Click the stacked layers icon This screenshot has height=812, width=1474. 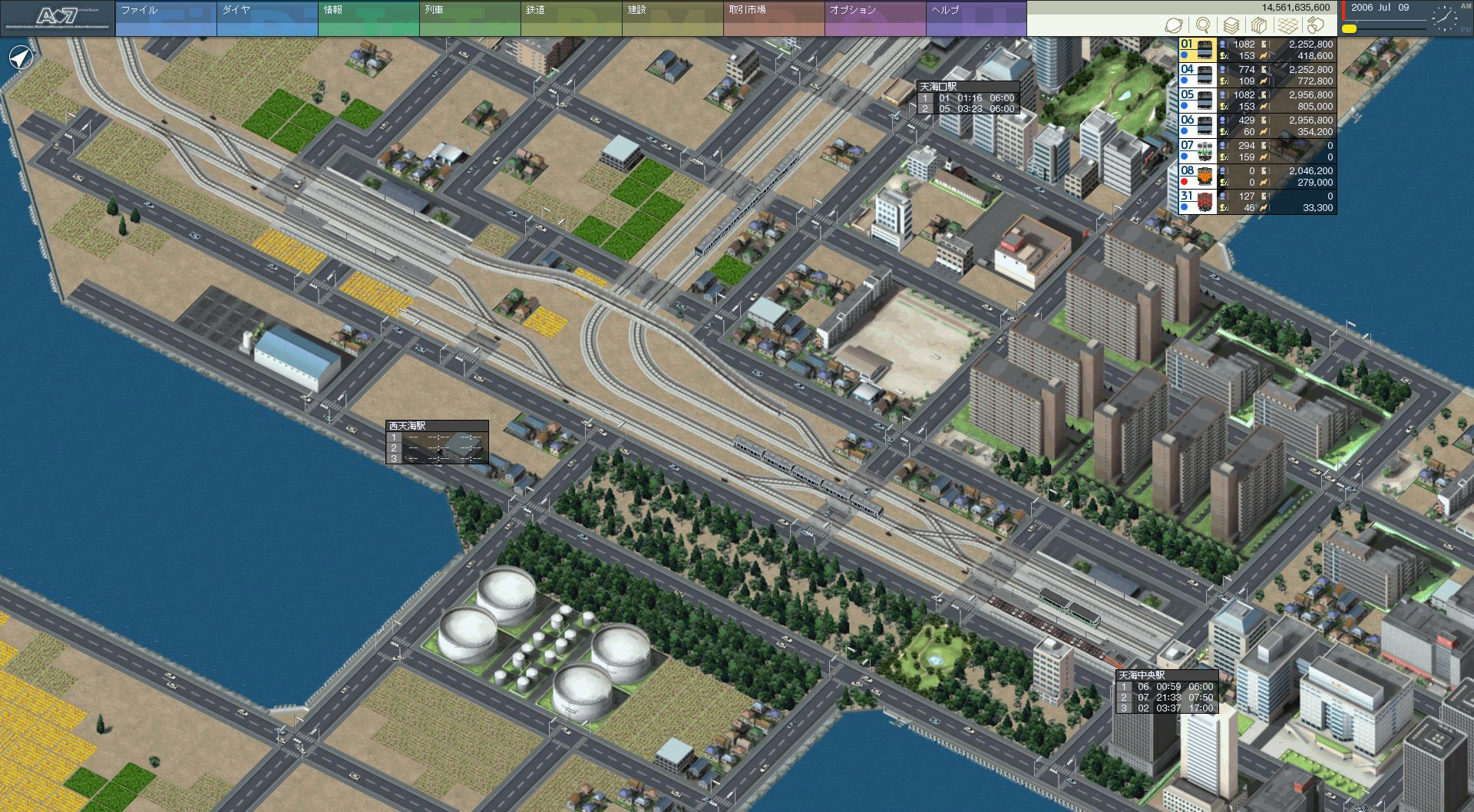(x=1231, y=26)
